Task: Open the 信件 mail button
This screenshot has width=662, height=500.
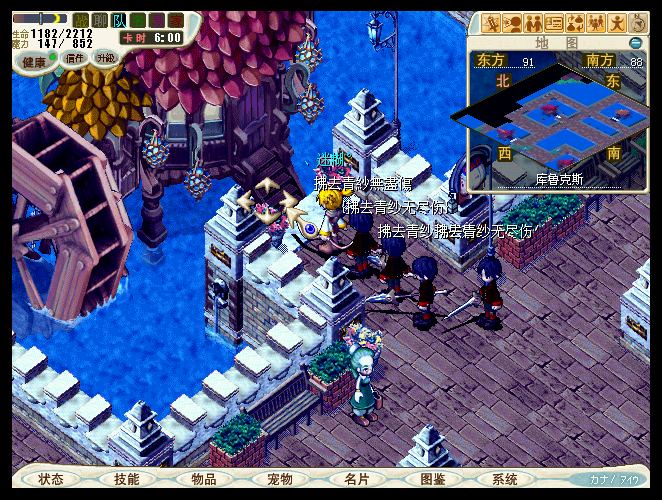Action: tap(75, 59)
